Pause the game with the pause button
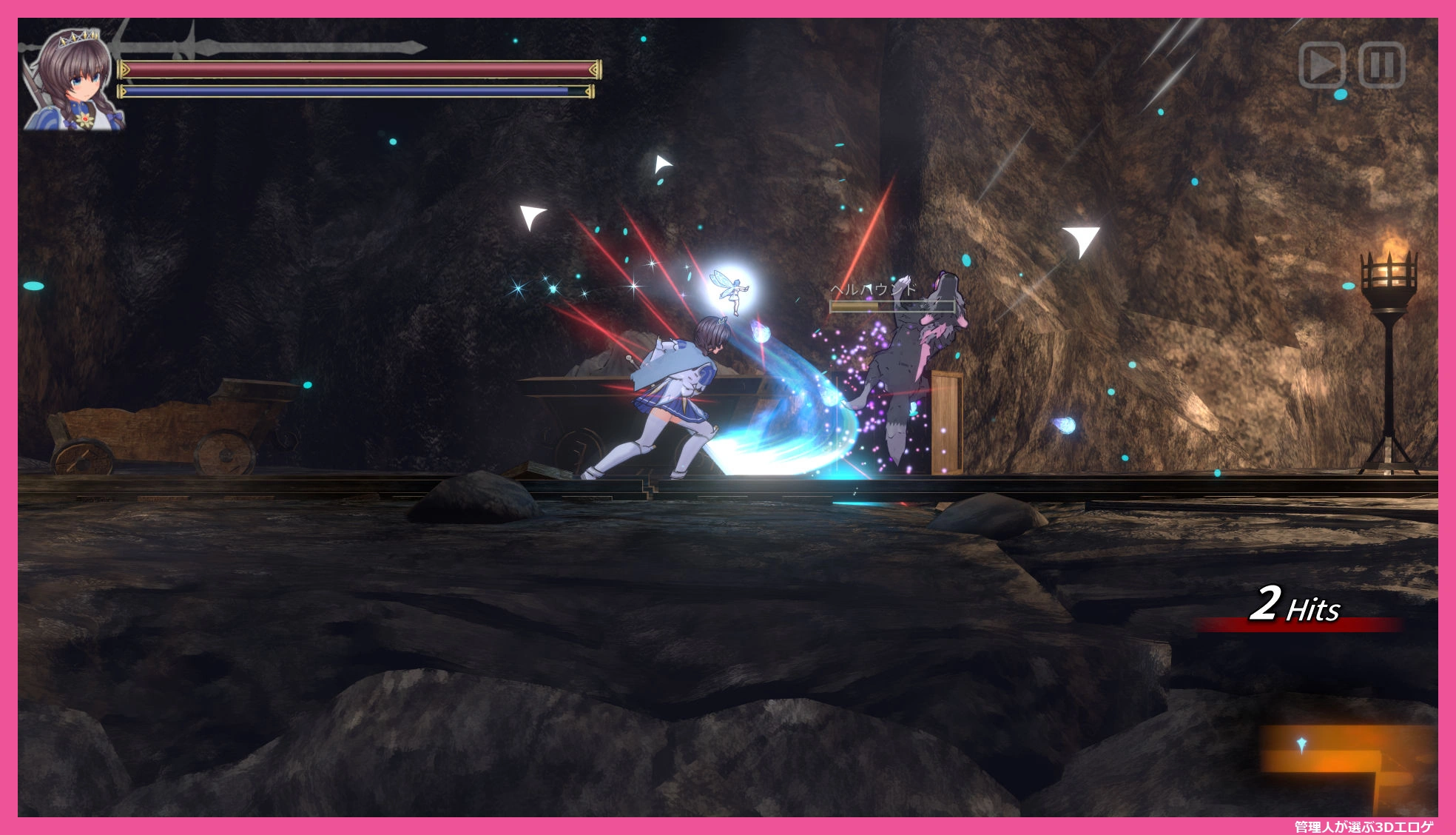The width and height of the screenshot is (1456, 835). [1381, 66]
